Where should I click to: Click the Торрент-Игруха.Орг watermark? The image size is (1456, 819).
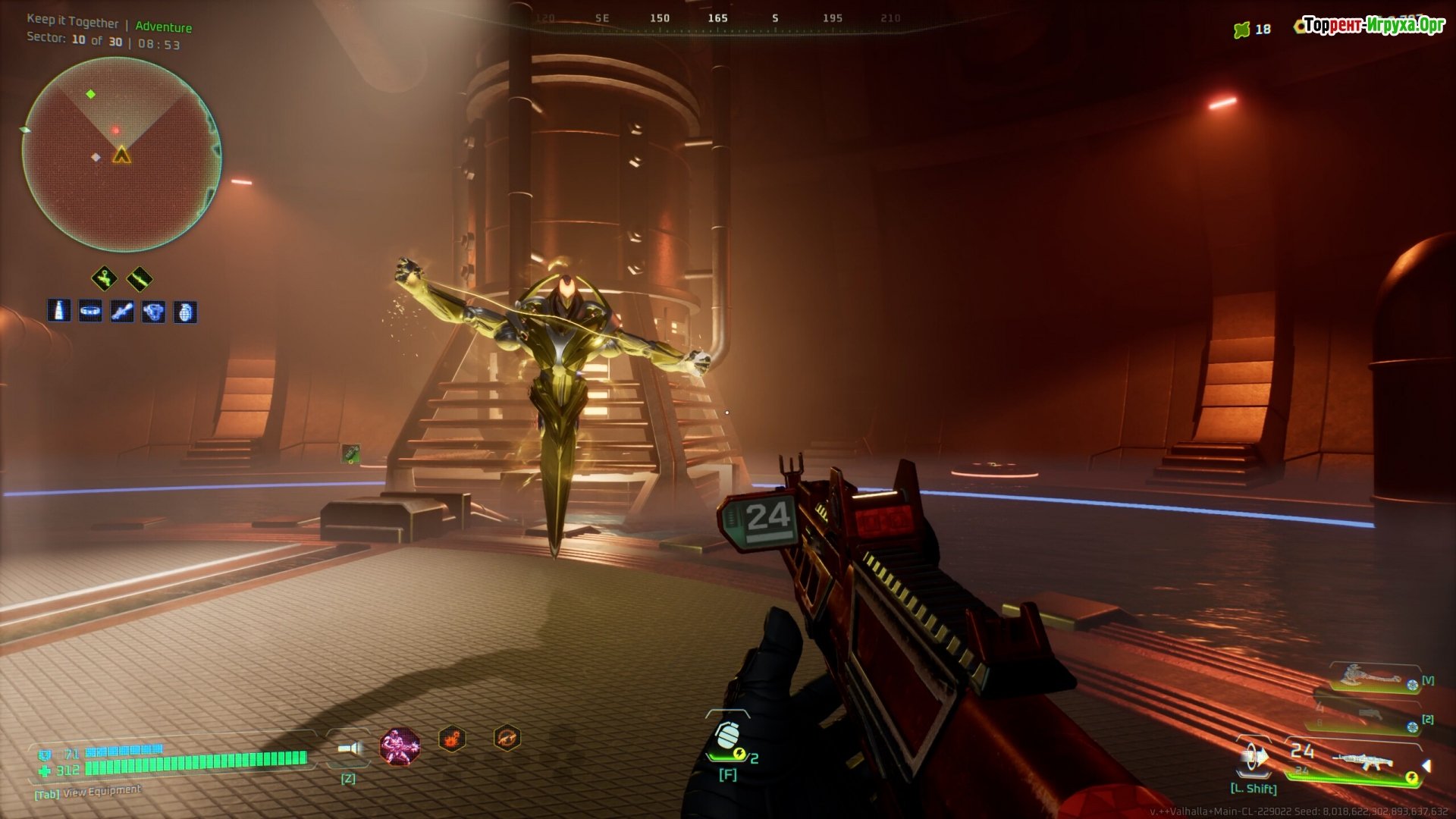(x=1374, y=25)
